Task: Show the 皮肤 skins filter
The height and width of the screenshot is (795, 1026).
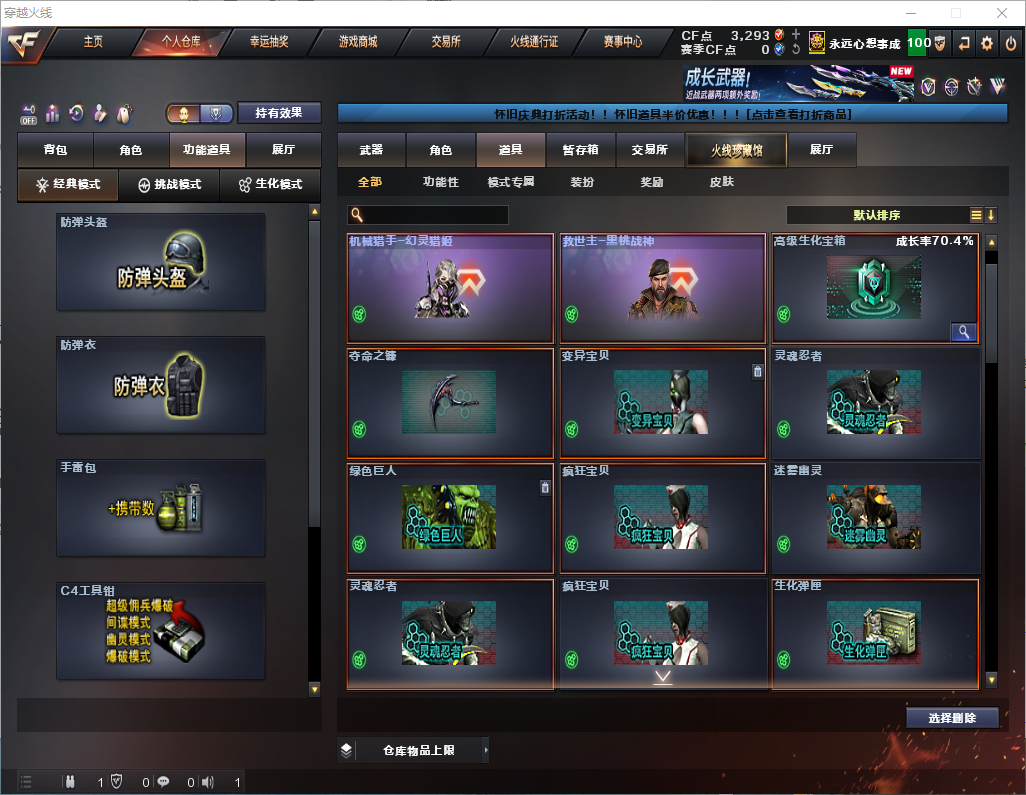Action: 721,182
